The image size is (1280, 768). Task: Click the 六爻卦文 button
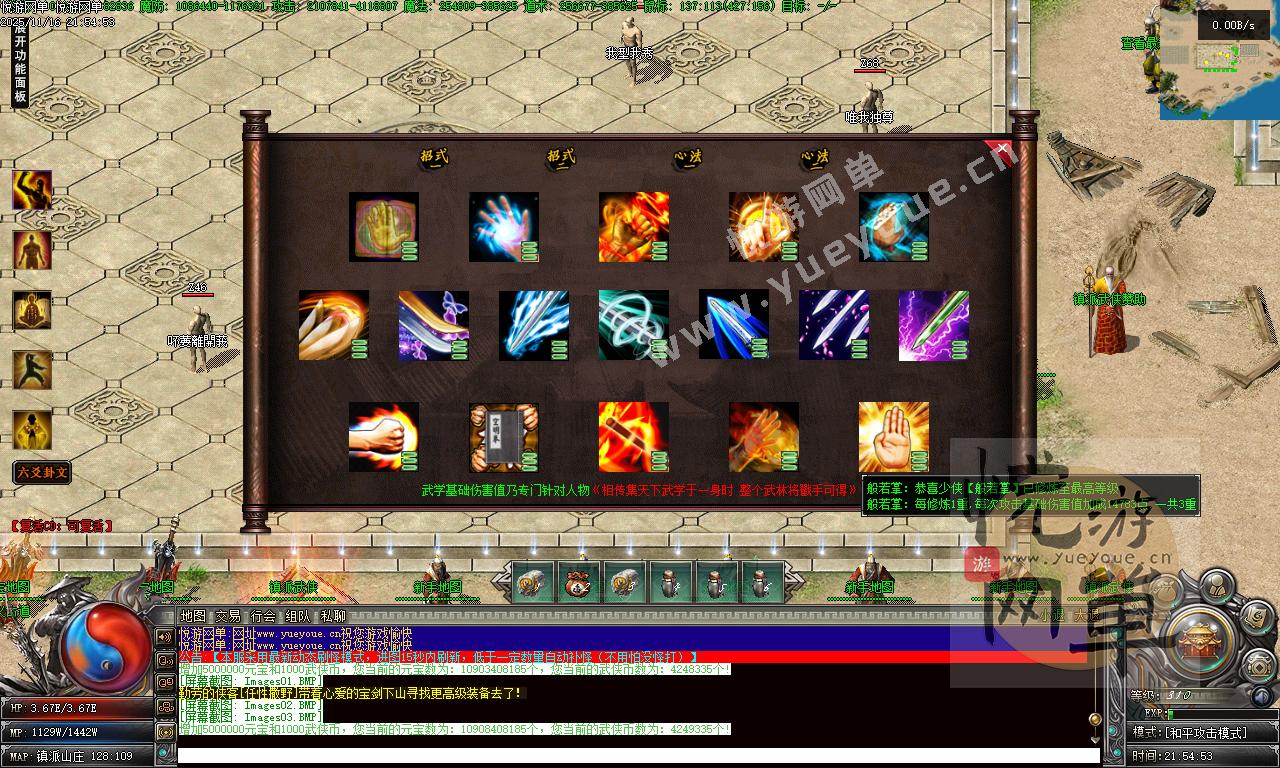(41, 471)
